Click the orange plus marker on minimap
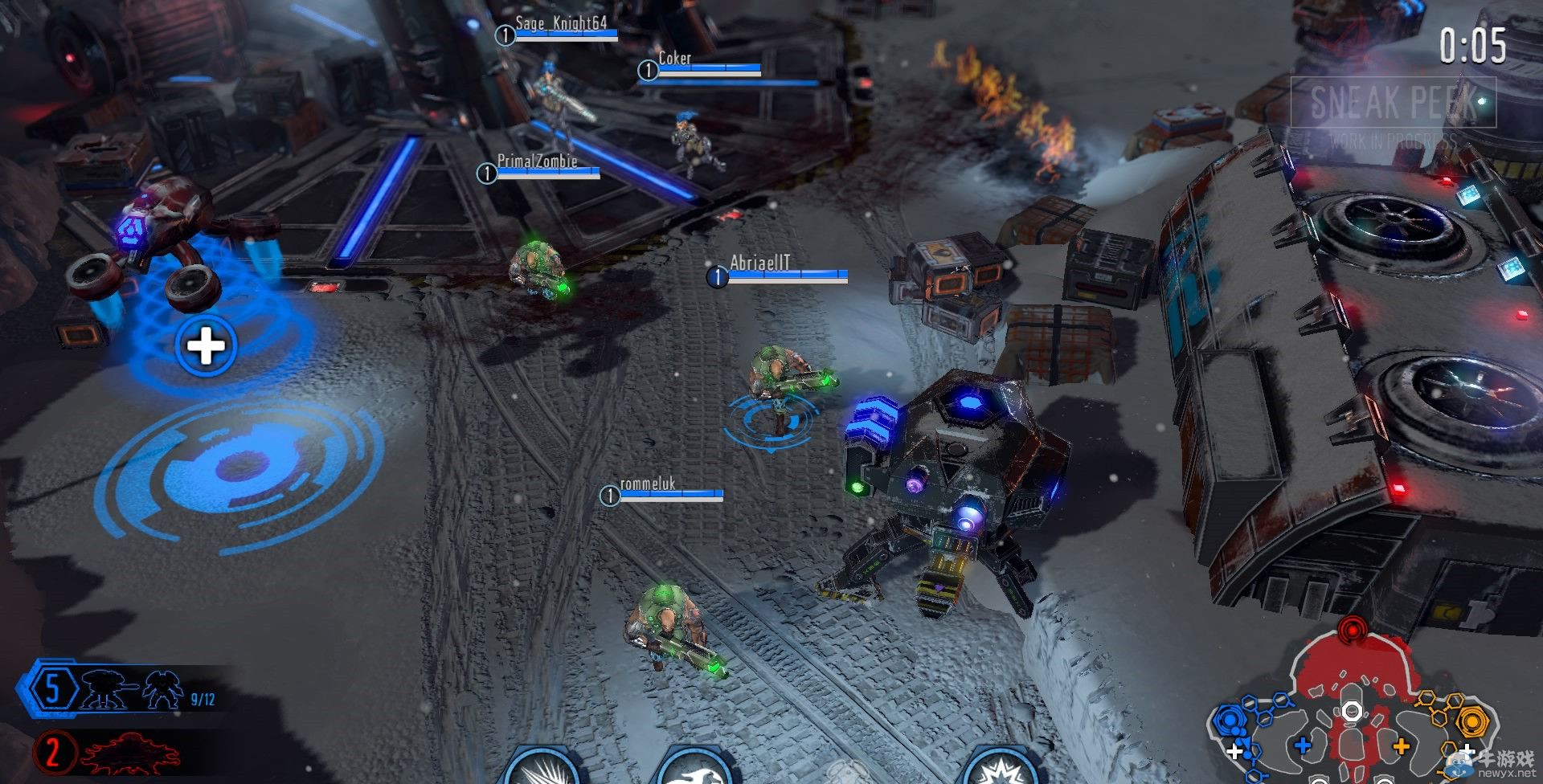1543x784 pixels. tap(1401, 746)
